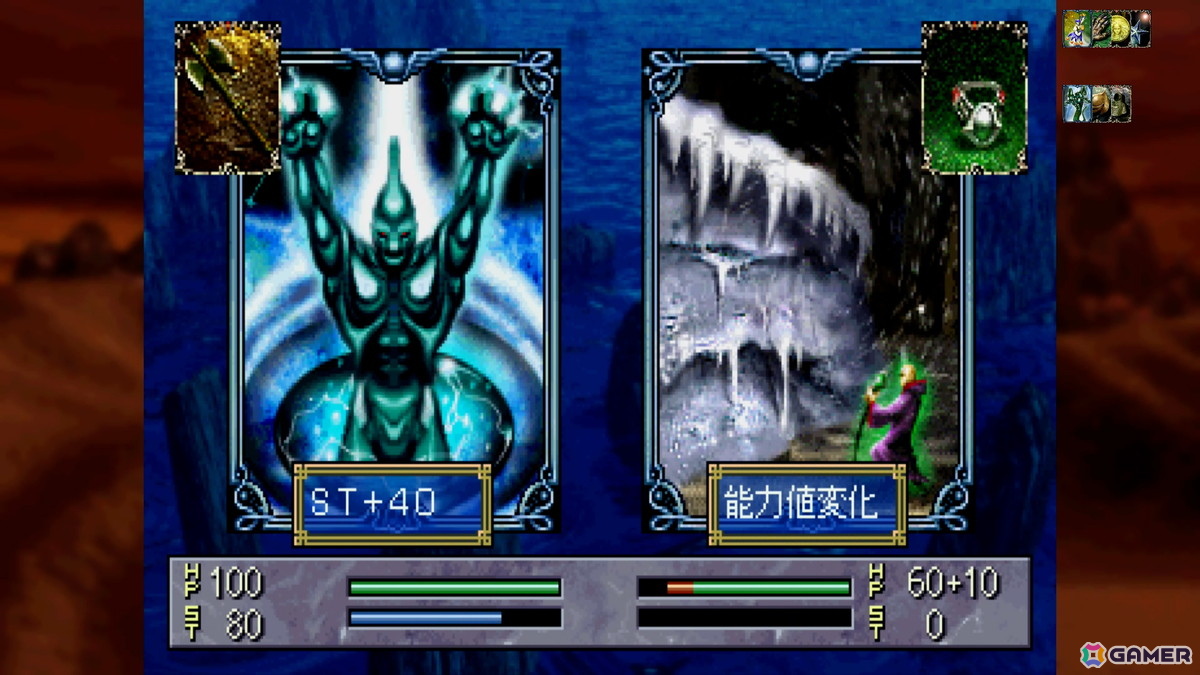Image resolution: width=1200 pixels, height=675 pixels.
Task: Pick the silver star card thumbnail
Action: click(x=1140, y=29)
